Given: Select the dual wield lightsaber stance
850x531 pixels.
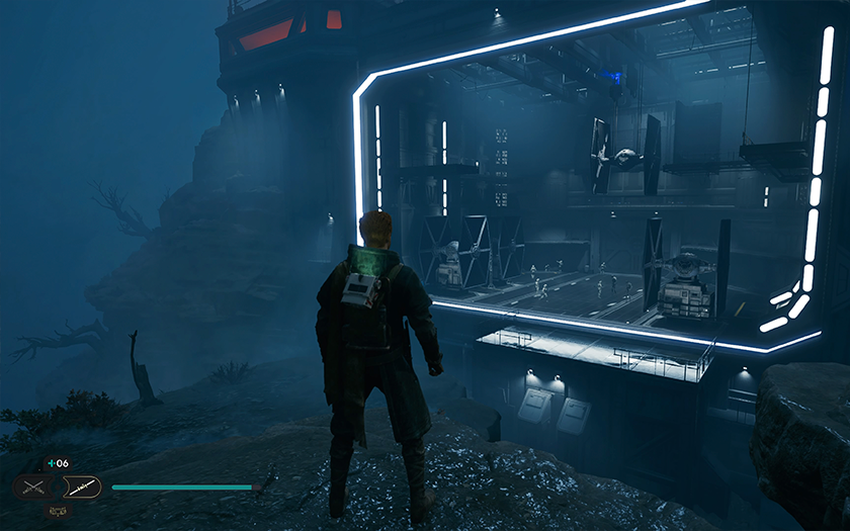Looking at the screenshot, I should pos(34,488).
